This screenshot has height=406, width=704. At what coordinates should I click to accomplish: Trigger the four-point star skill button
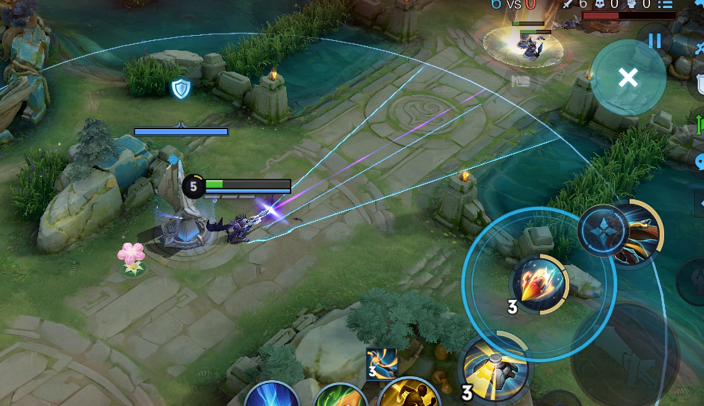(x=603, y=230)
